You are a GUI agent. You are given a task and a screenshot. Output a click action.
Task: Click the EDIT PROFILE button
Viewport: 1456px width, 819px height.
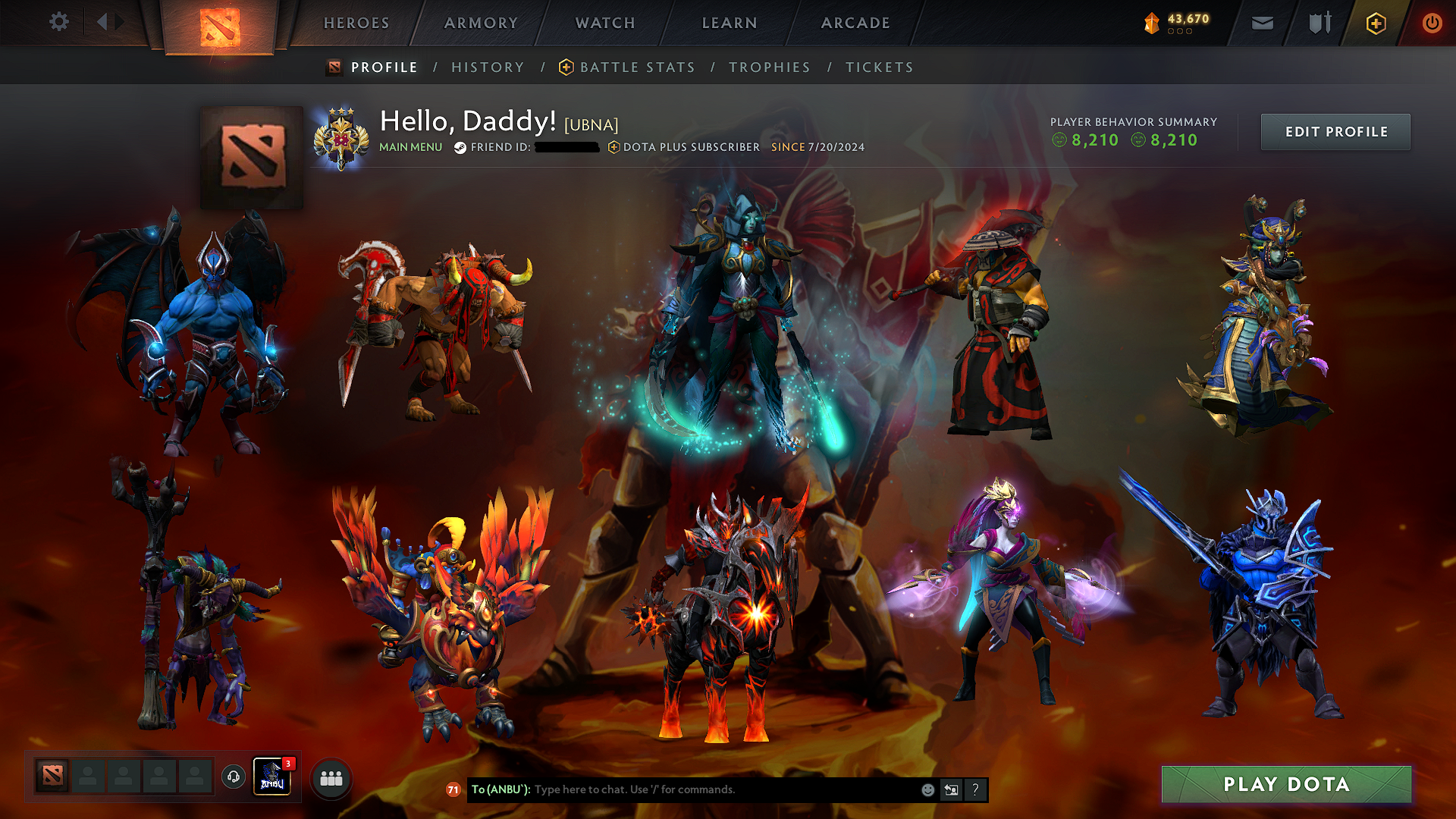click(x=1335, y=131)
